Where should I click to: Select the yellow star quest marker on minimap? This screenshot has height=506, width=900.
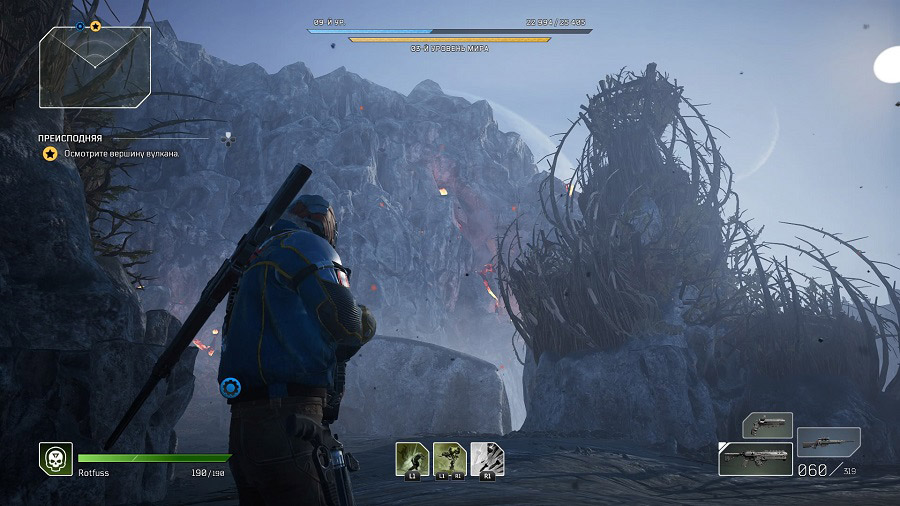[96, 26]
